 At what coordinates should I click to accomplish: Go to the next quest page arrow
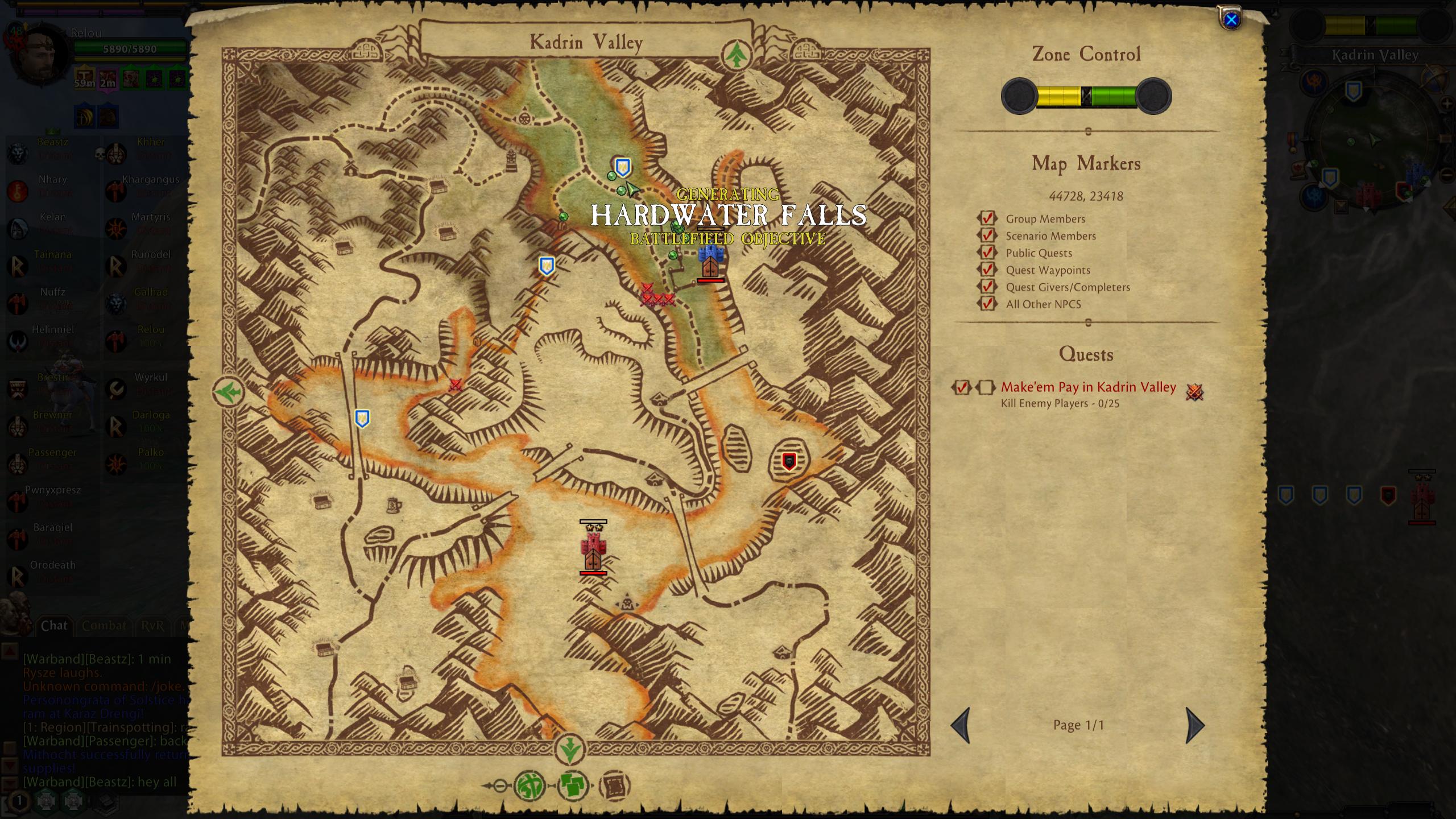coord(1194,725)
